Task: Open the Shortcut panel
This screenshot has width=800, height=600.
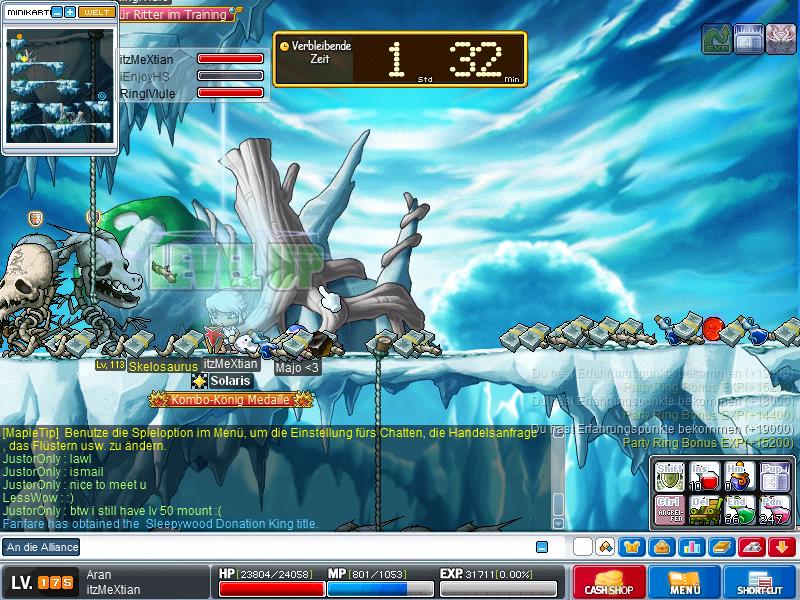Action: point(759,582)
